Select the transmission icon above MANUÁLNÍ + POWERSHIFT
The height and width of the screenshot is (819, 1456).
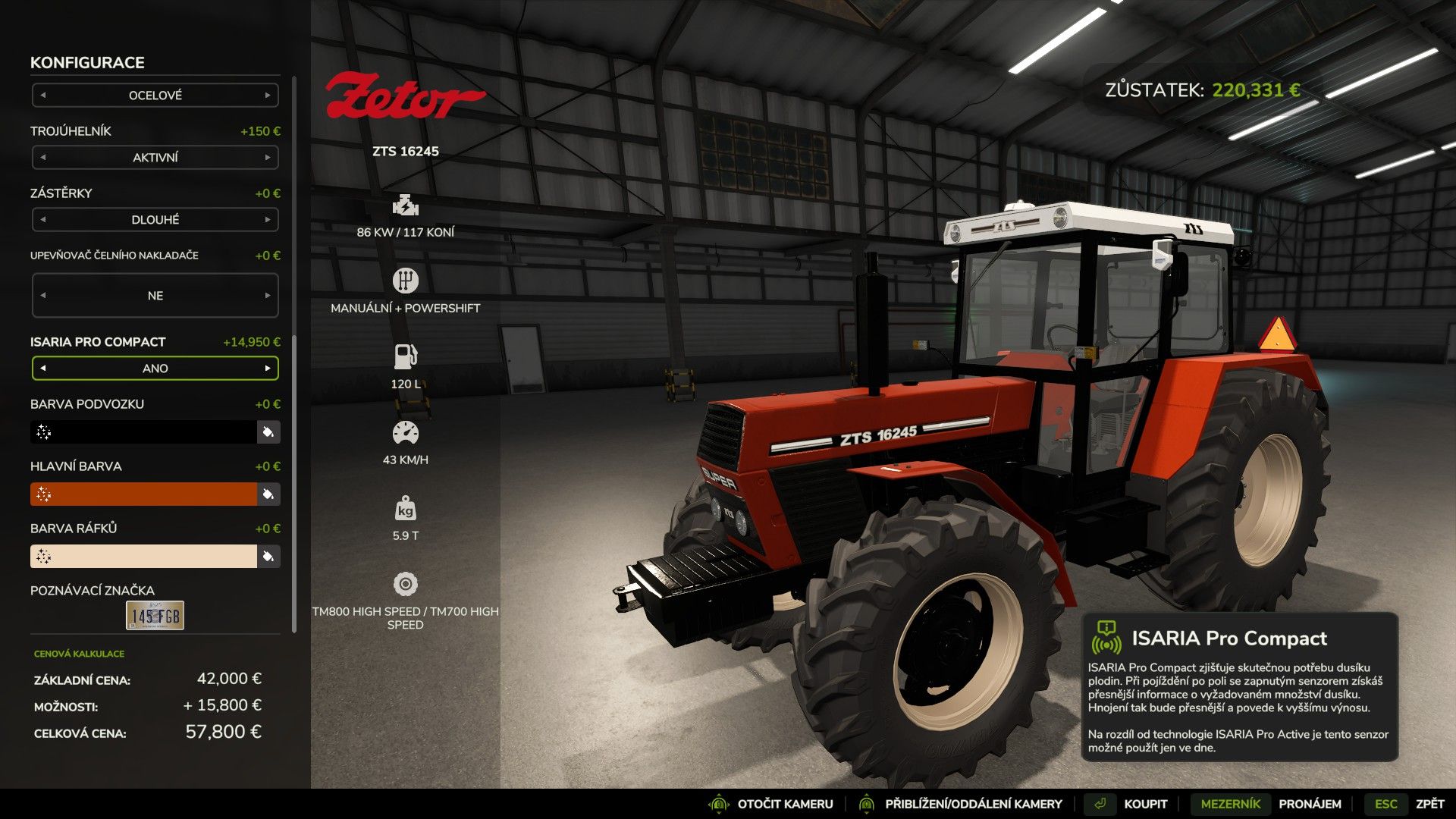point(406,281)
